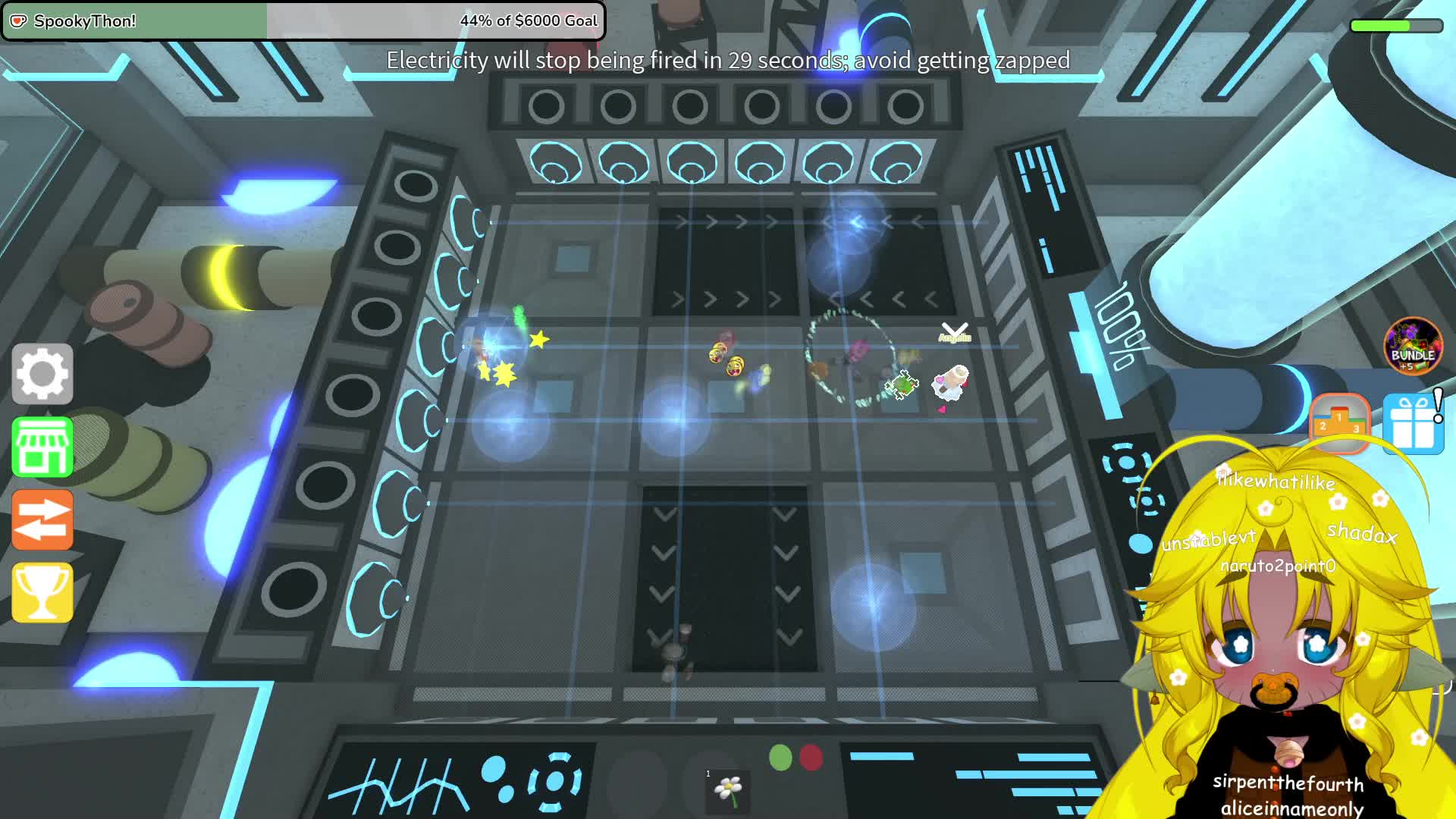1456x819 pixels.
Task: Open the yellow trophy menu
Action: (x=42, y=592)
